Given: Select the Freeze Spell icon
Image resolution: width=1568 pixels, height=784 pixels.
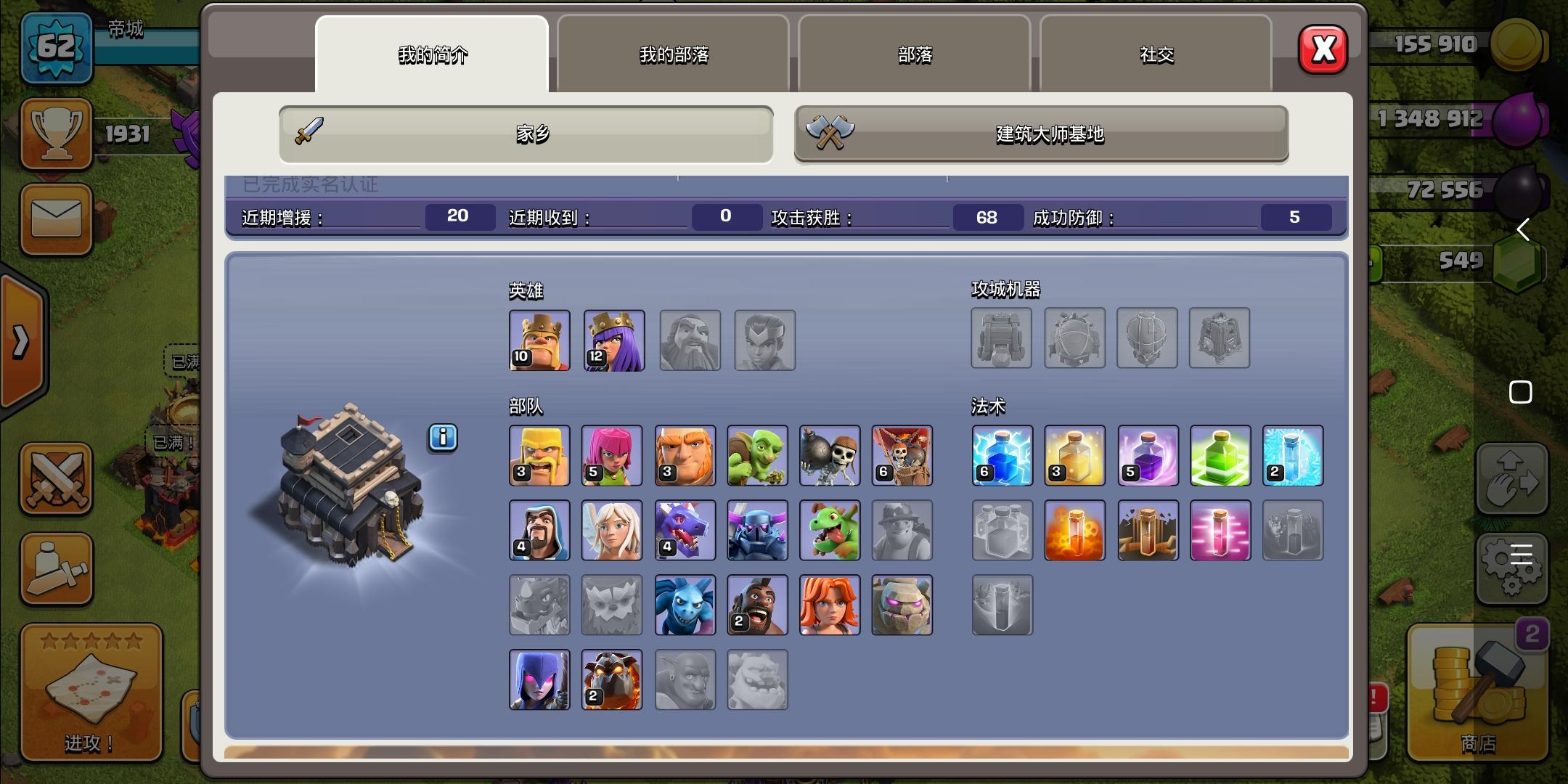Looking at the screenshot, I should (x=1293, y=456).
